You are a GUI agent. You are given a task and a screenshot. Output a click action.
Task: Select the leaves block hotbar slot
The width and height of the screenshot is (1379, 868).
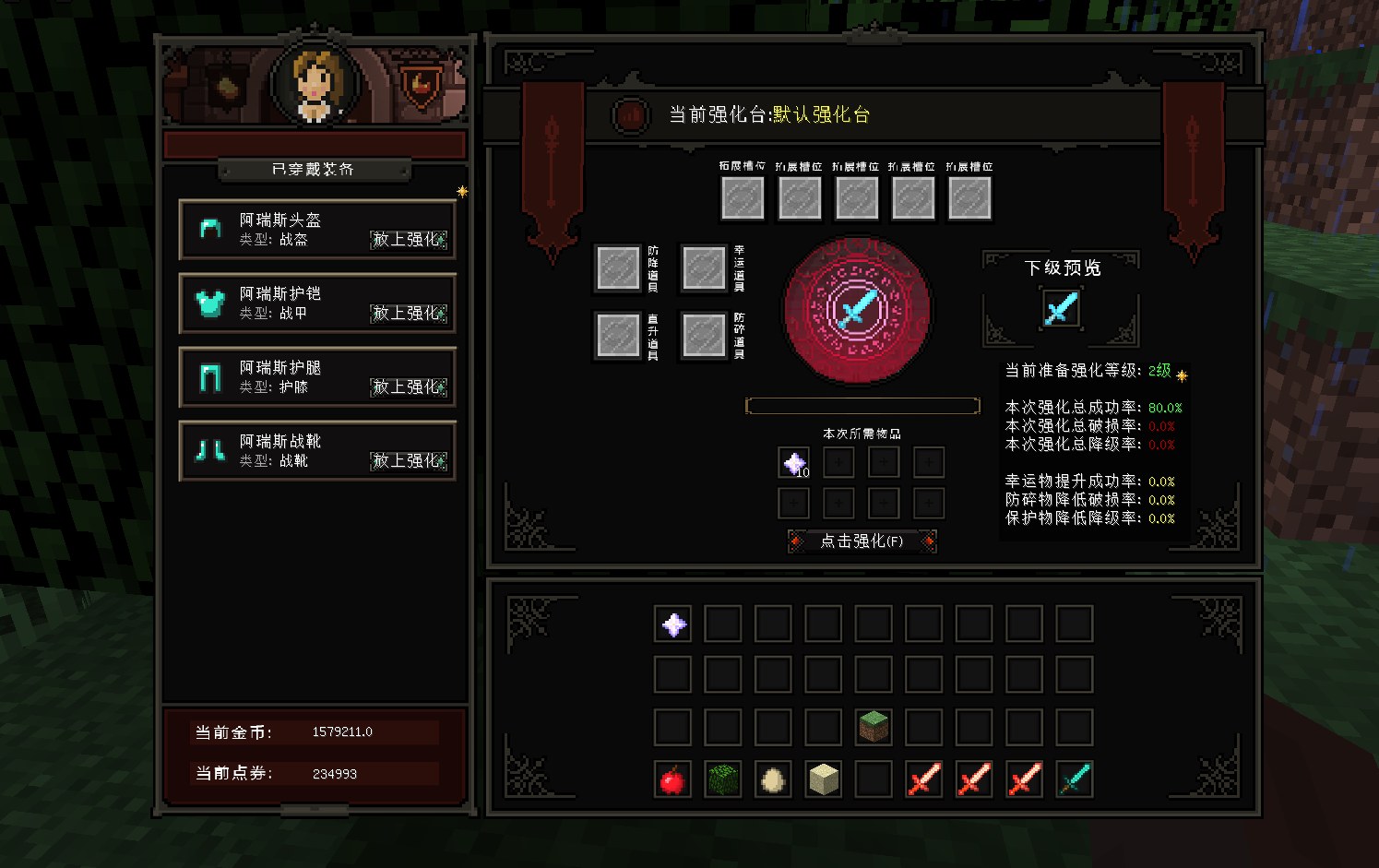[x=723, y=779]
